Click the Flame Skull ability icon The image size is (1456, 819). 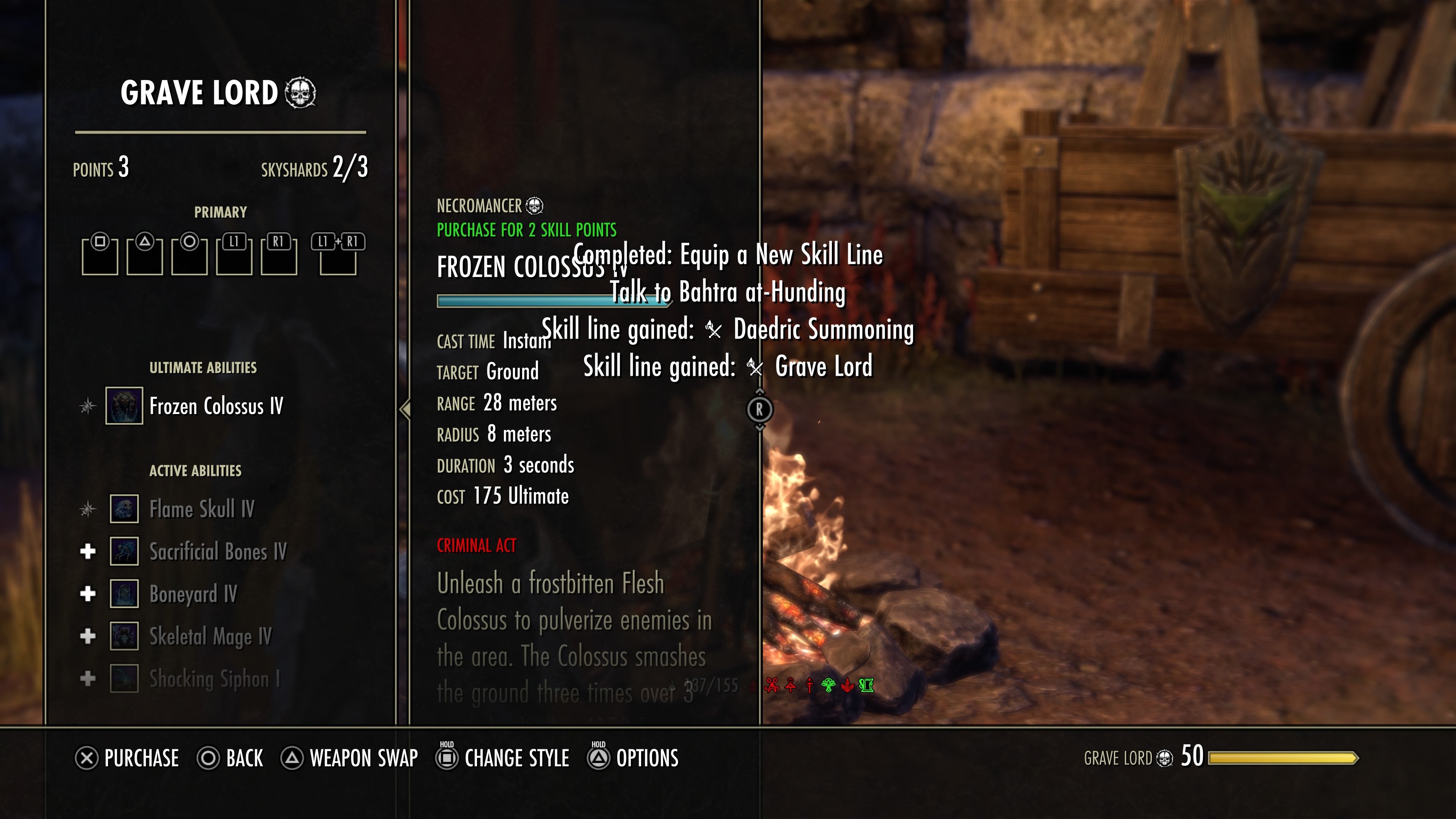pyautogui.click(x=124, y=509)
